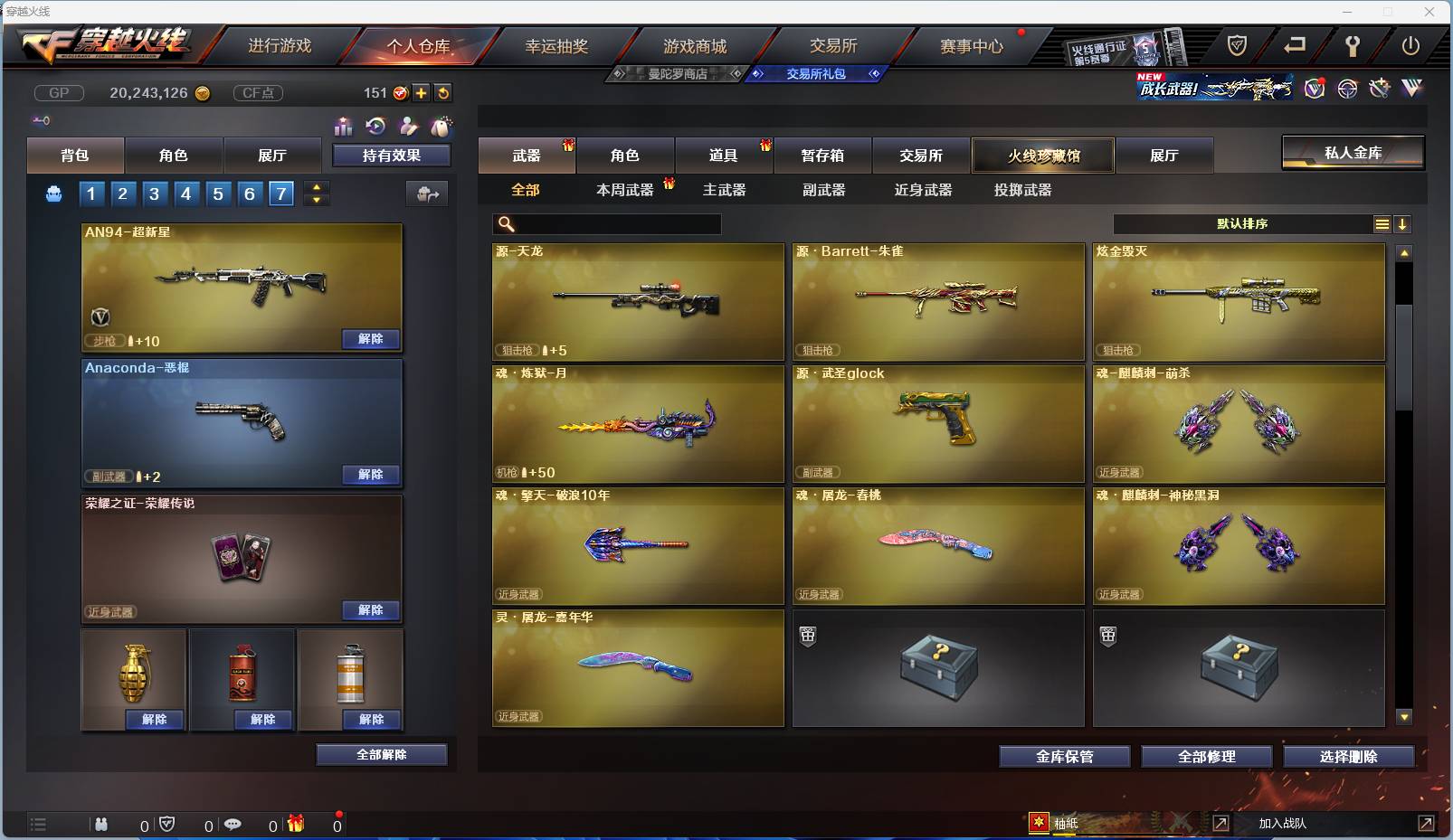The height and width of the screenshot is (840, 1453).
Task: Click the orange refresh icon beside CF points
Action: tap(443, 93)
